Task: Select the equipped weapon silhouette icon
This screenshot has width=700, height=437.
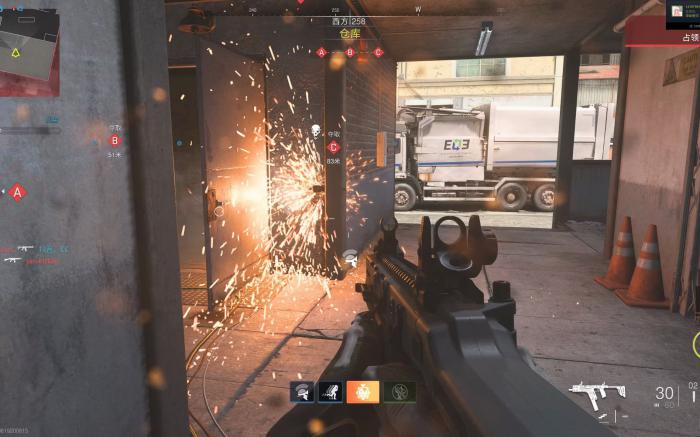Action: (x=597, y=393)
